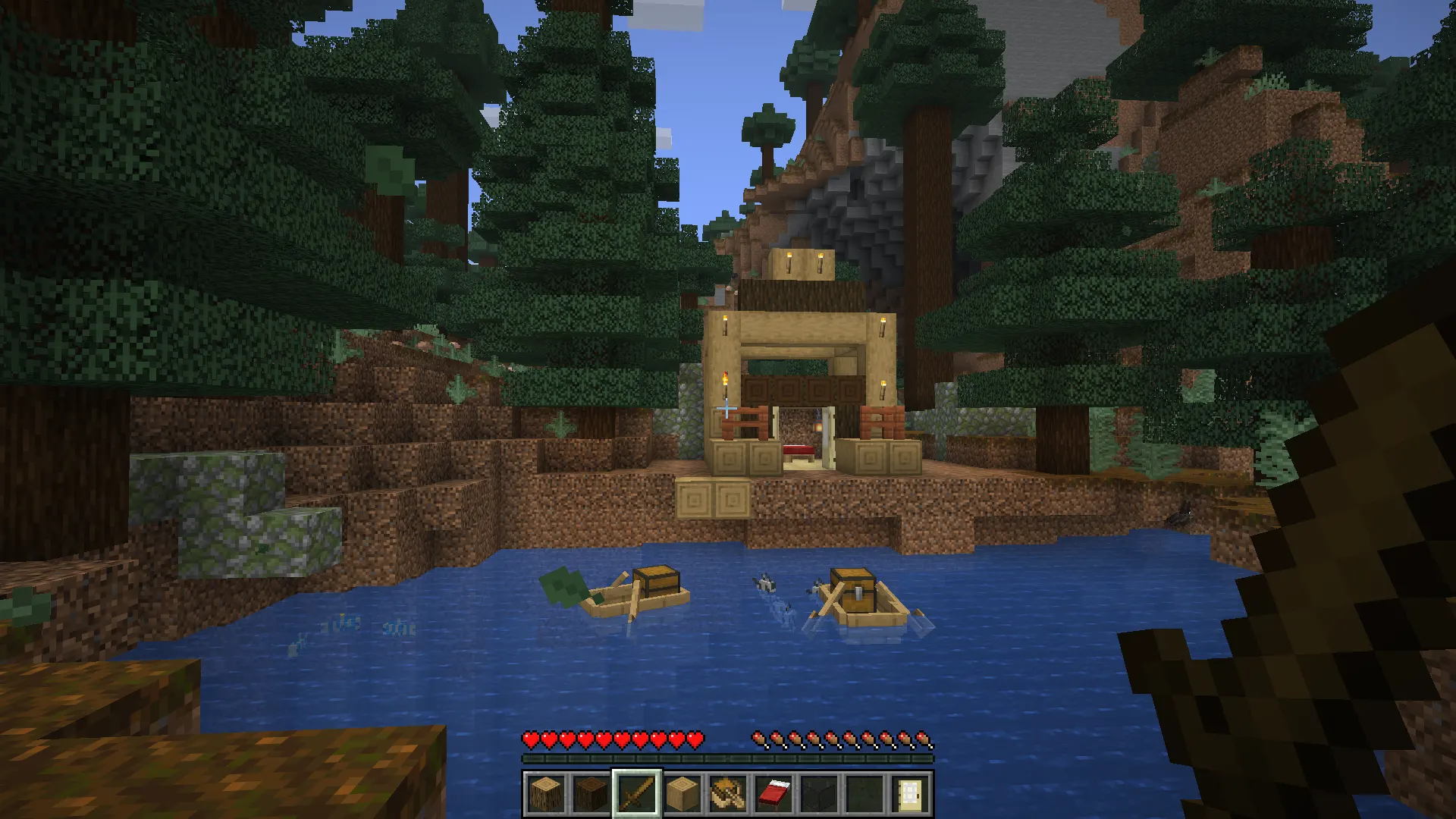Screen dimensions: 1456x819
Task: Choose the pale door hotbar slot
Action: click(910, 794)
